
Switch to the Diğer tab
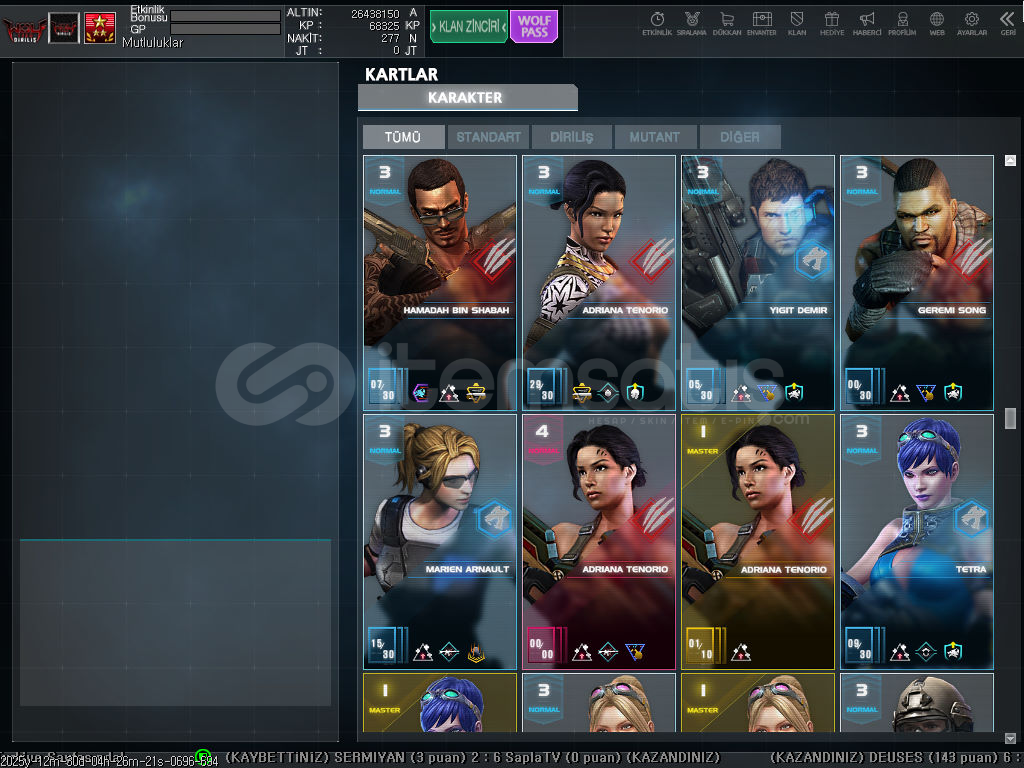click(739, 137)
